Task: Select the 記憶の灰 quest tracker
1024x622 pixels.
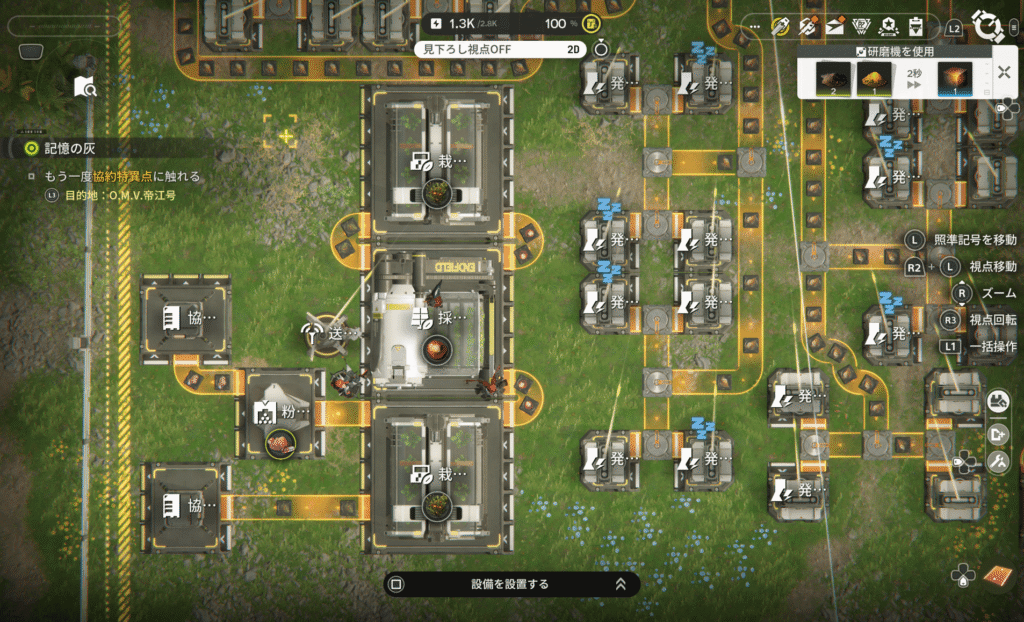Action: pyautogui.click(x=62, y=148)
